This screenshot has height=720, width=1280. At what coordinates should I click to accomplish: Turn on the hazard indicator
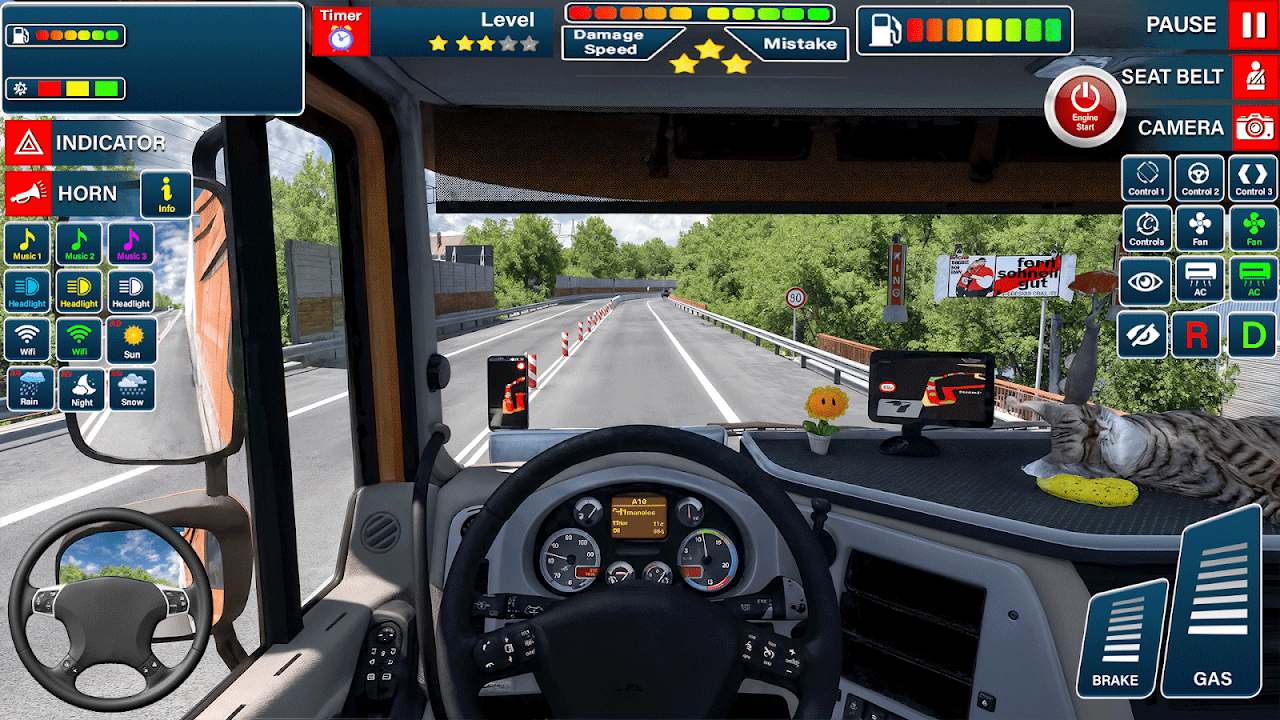tap(28, 143)
